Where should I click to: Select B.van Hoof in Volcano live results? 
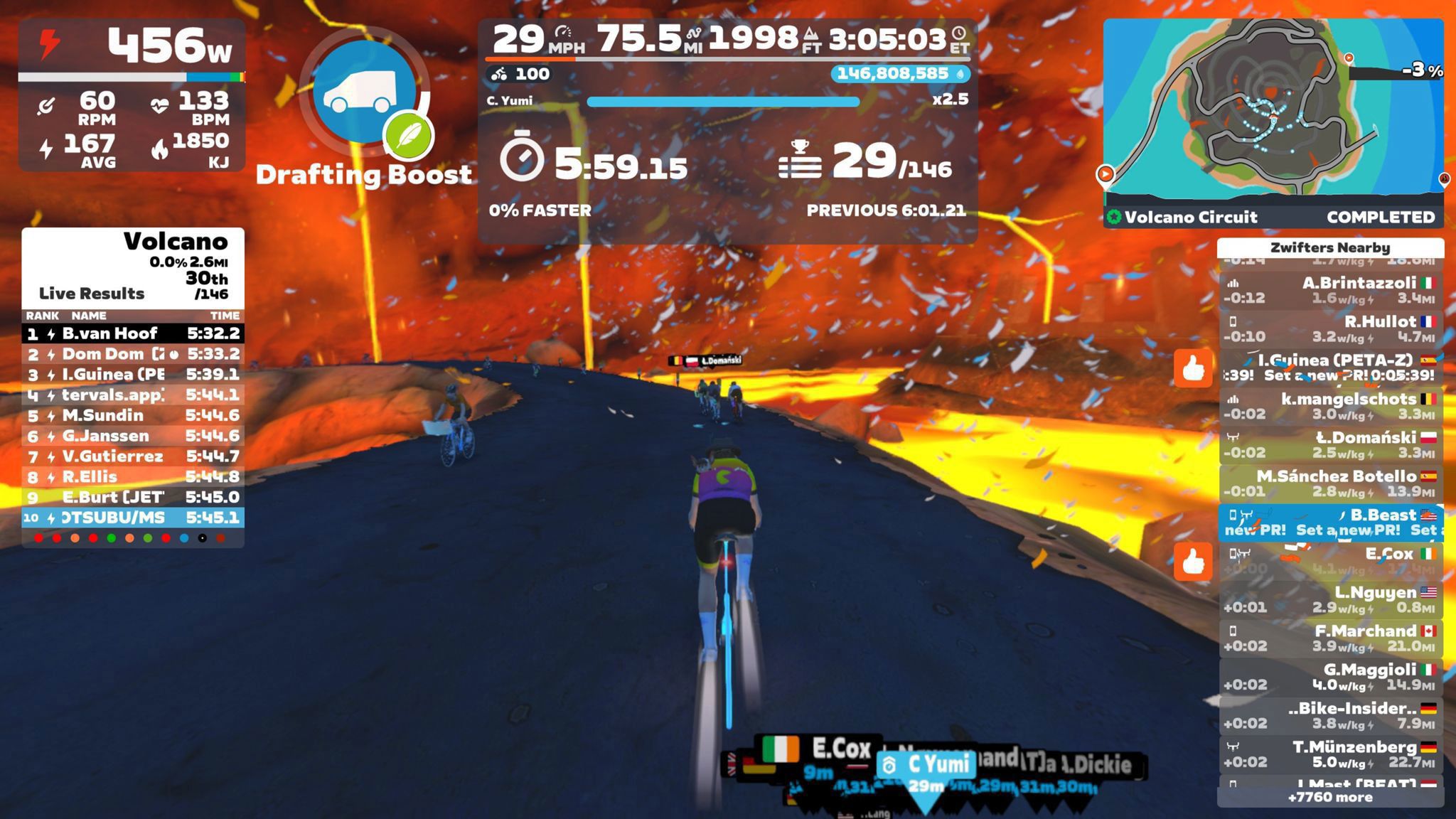pyautogui.click(x=133, y=333)
